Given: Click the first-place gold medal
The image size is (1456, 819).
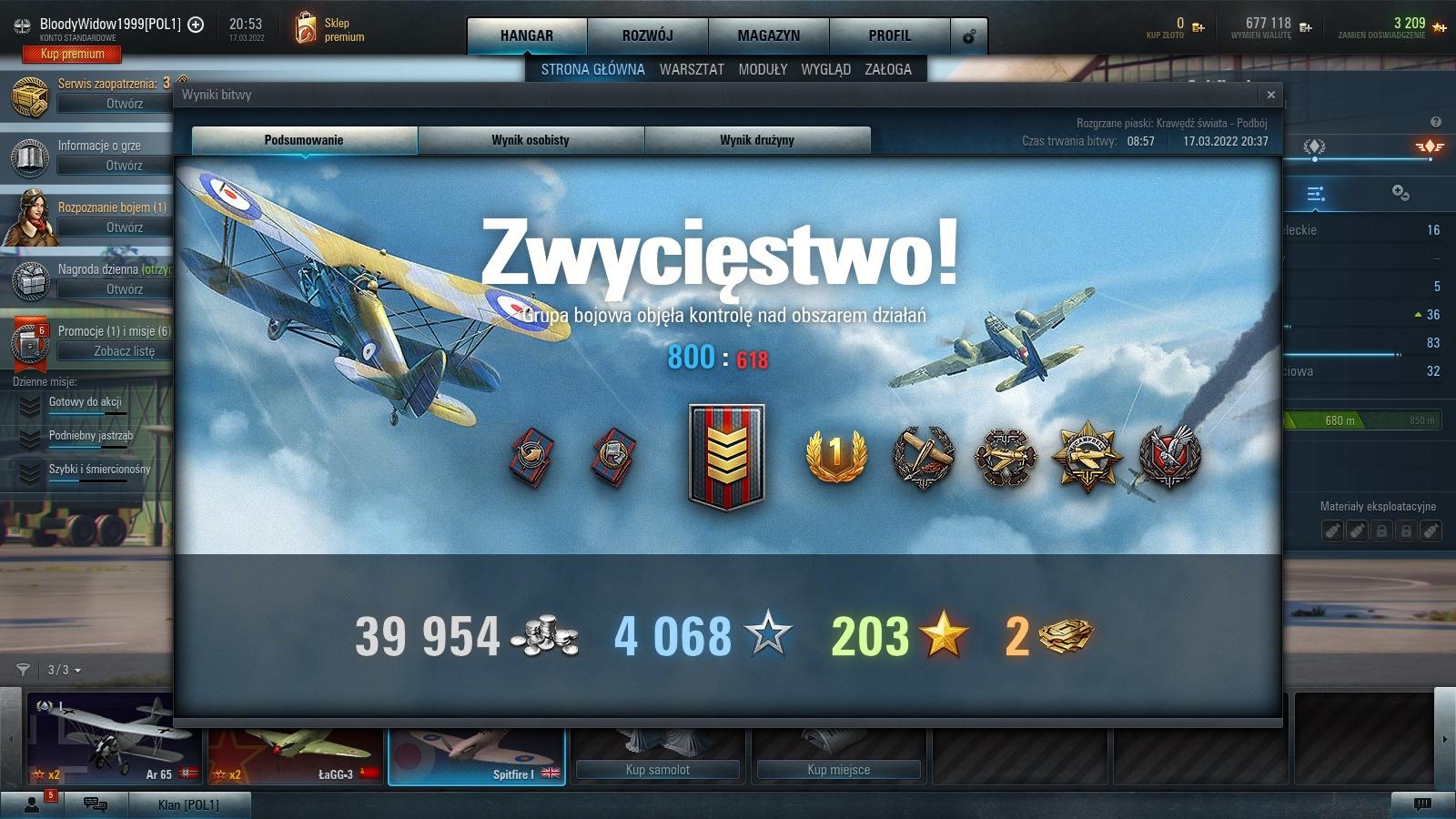Looking at the screenshot, I should (x=835, y=455).
